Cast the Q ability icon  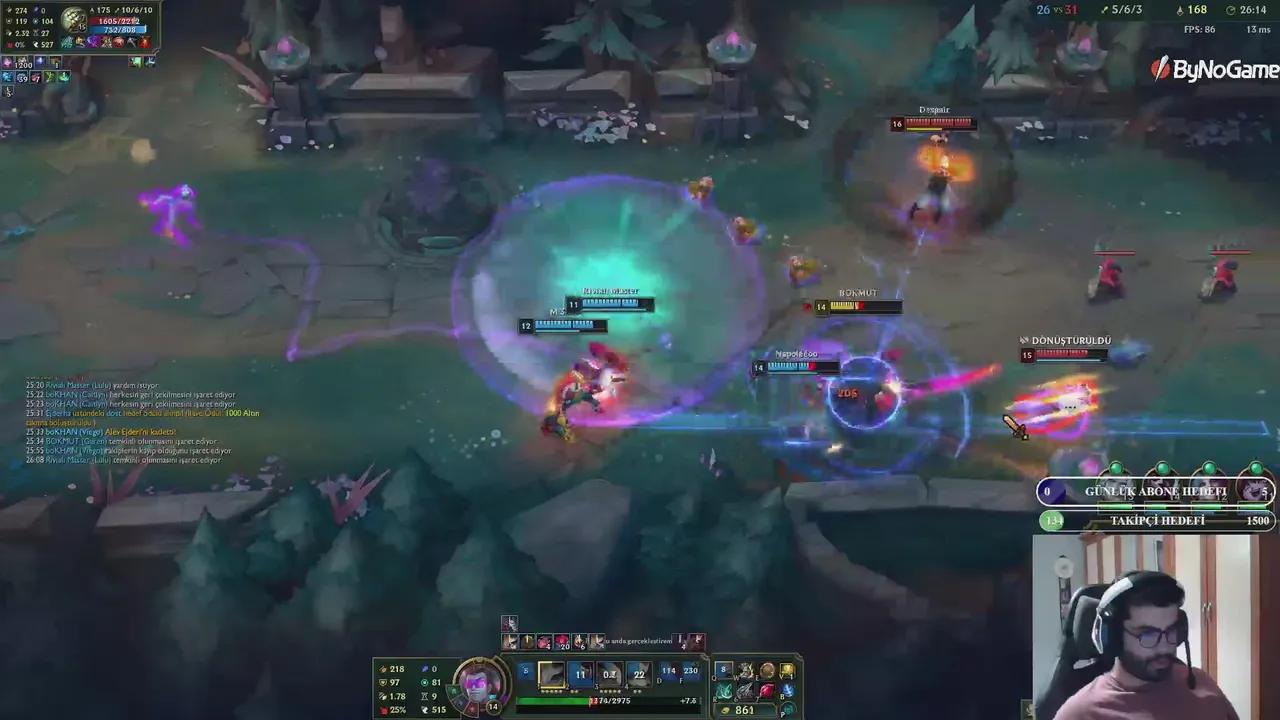tap(551, 674)
